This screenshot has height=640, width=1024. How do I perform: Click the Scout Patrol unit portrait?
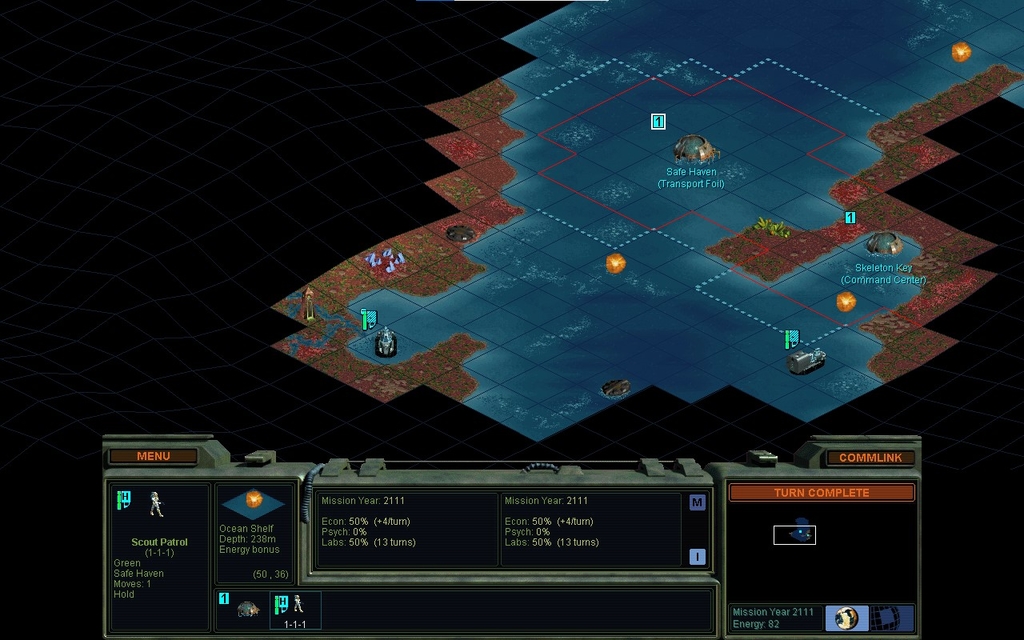click(x=157, y=504)
